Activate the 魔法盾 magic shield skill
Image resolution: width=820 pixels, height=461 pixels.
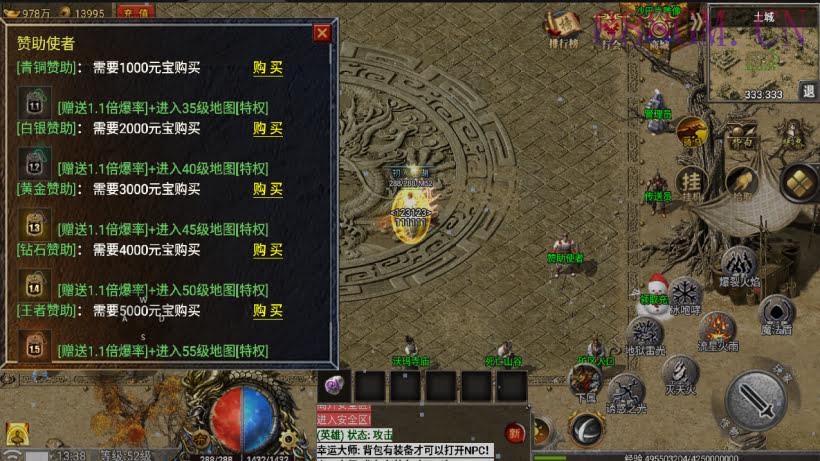click(776, 313)
